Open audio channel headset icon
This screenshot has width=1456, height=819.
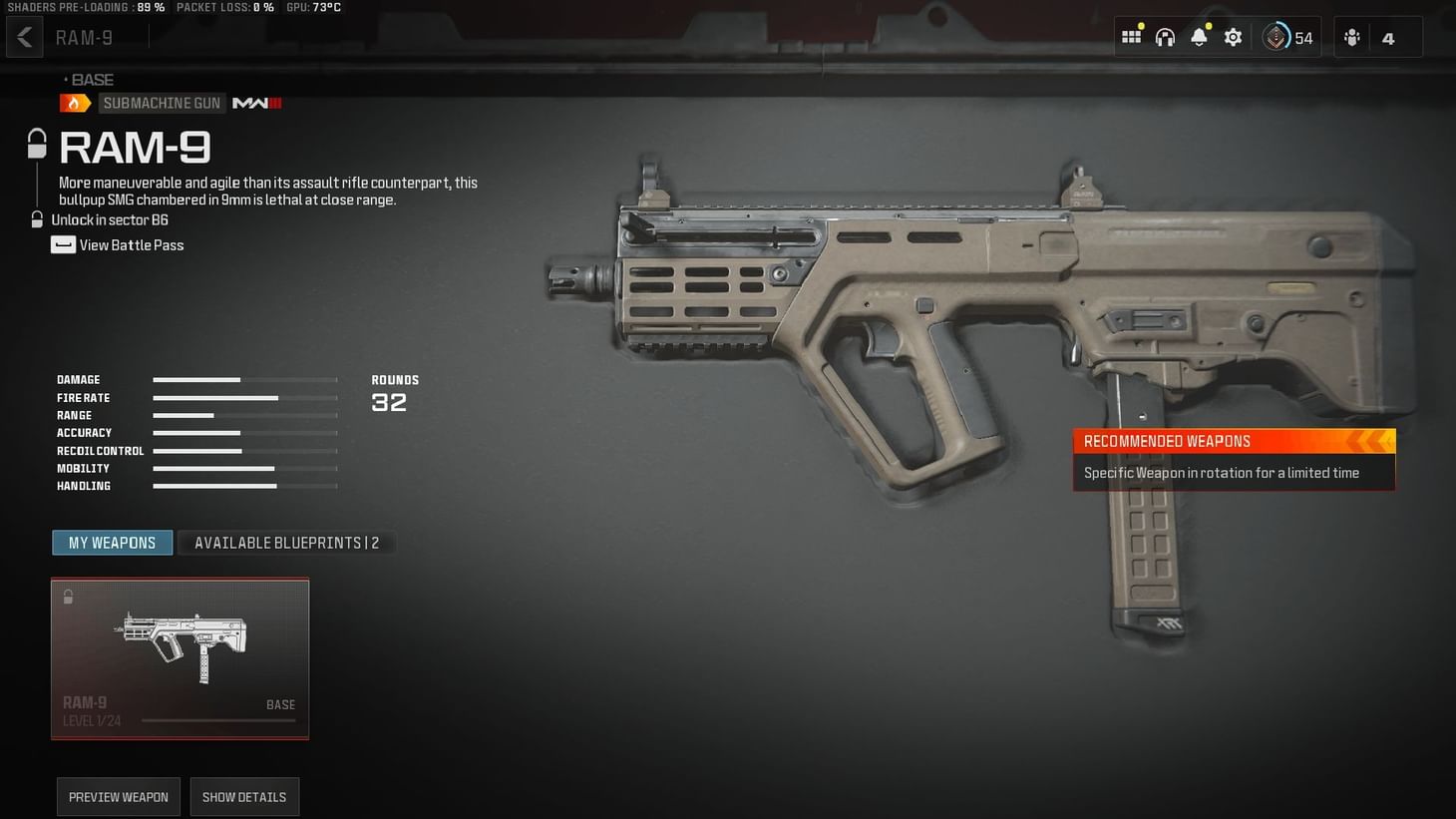(x=1165, y=36)
